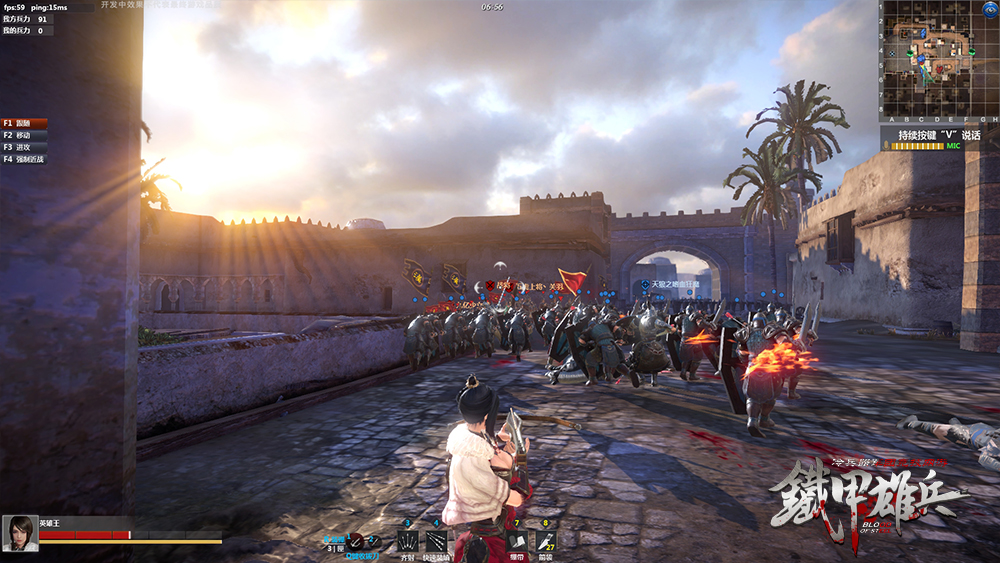Activate the 齐射 volley skill
Screen dimensions: 1000x563
click(x=408, y=541)
